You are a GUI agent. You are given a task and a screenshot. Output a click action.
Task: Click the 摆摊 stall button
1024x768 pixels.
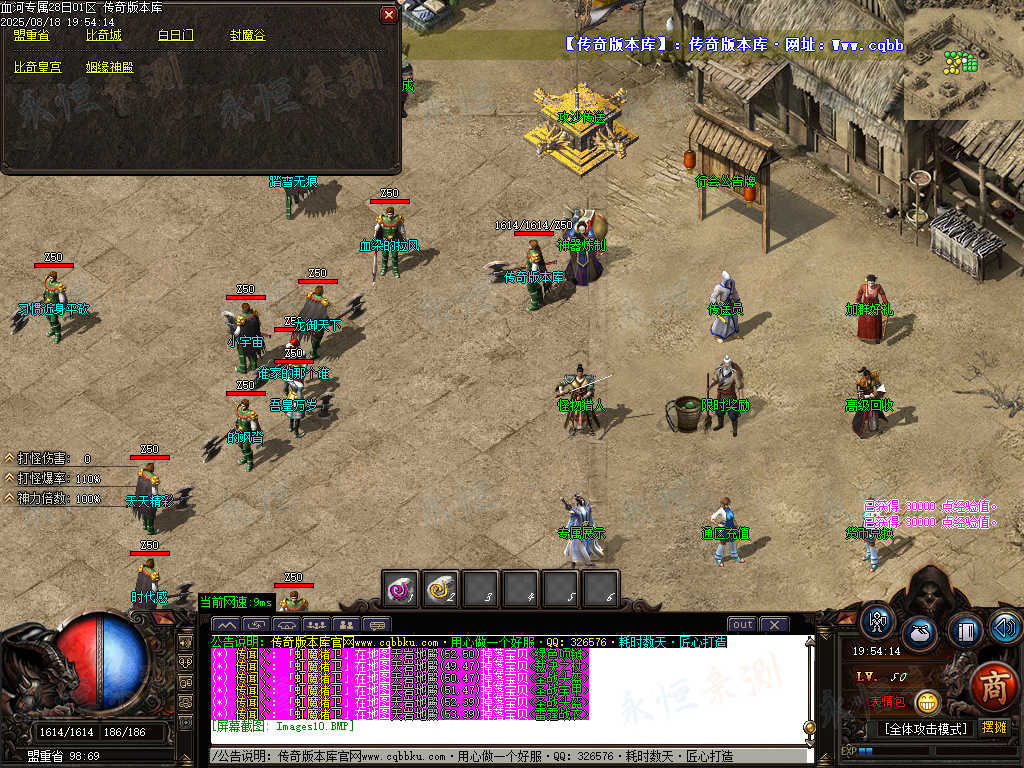(994, 728)
